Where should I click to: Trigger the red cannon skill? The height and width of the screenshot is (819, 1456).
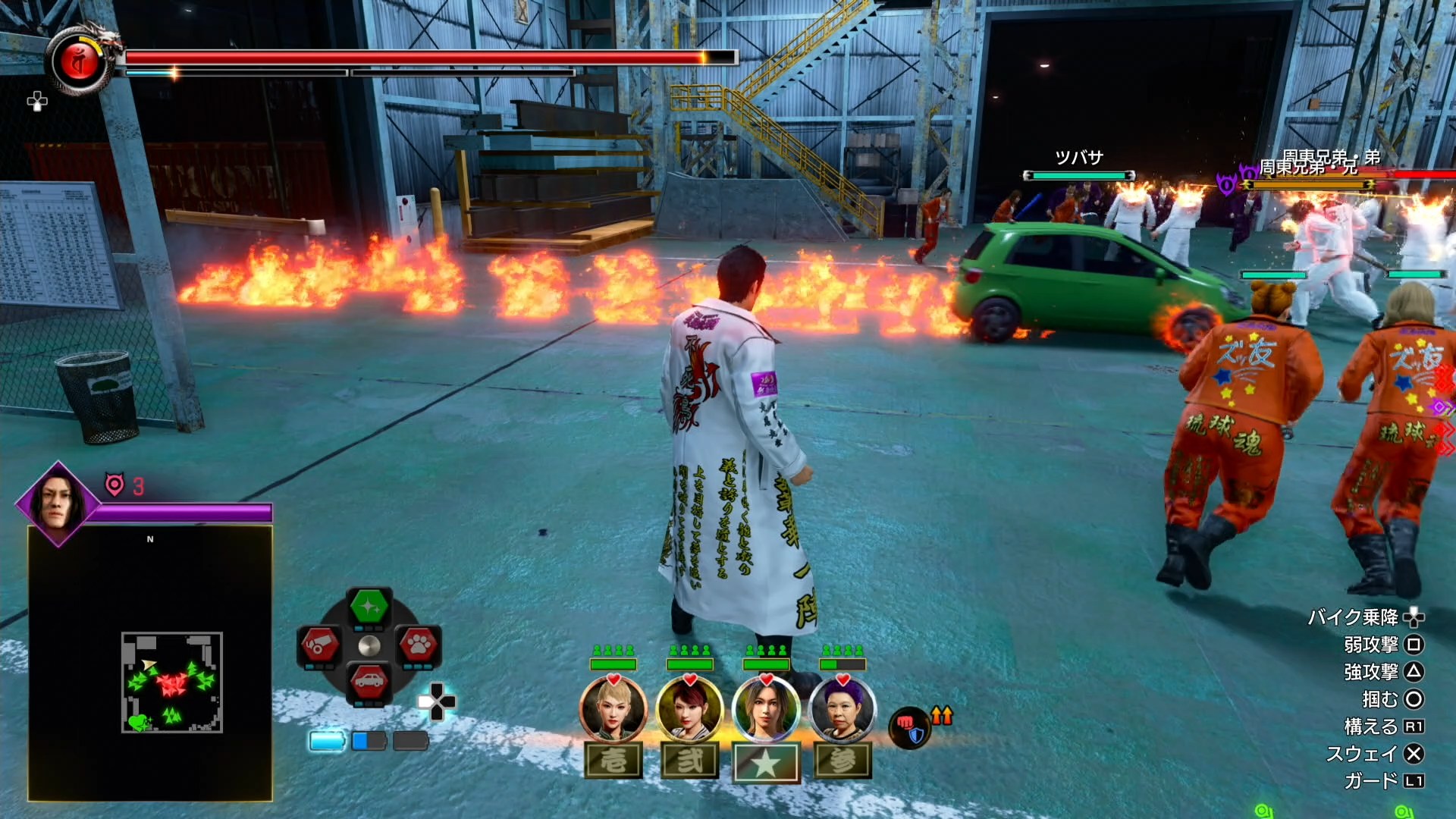[x=319, y=645]
